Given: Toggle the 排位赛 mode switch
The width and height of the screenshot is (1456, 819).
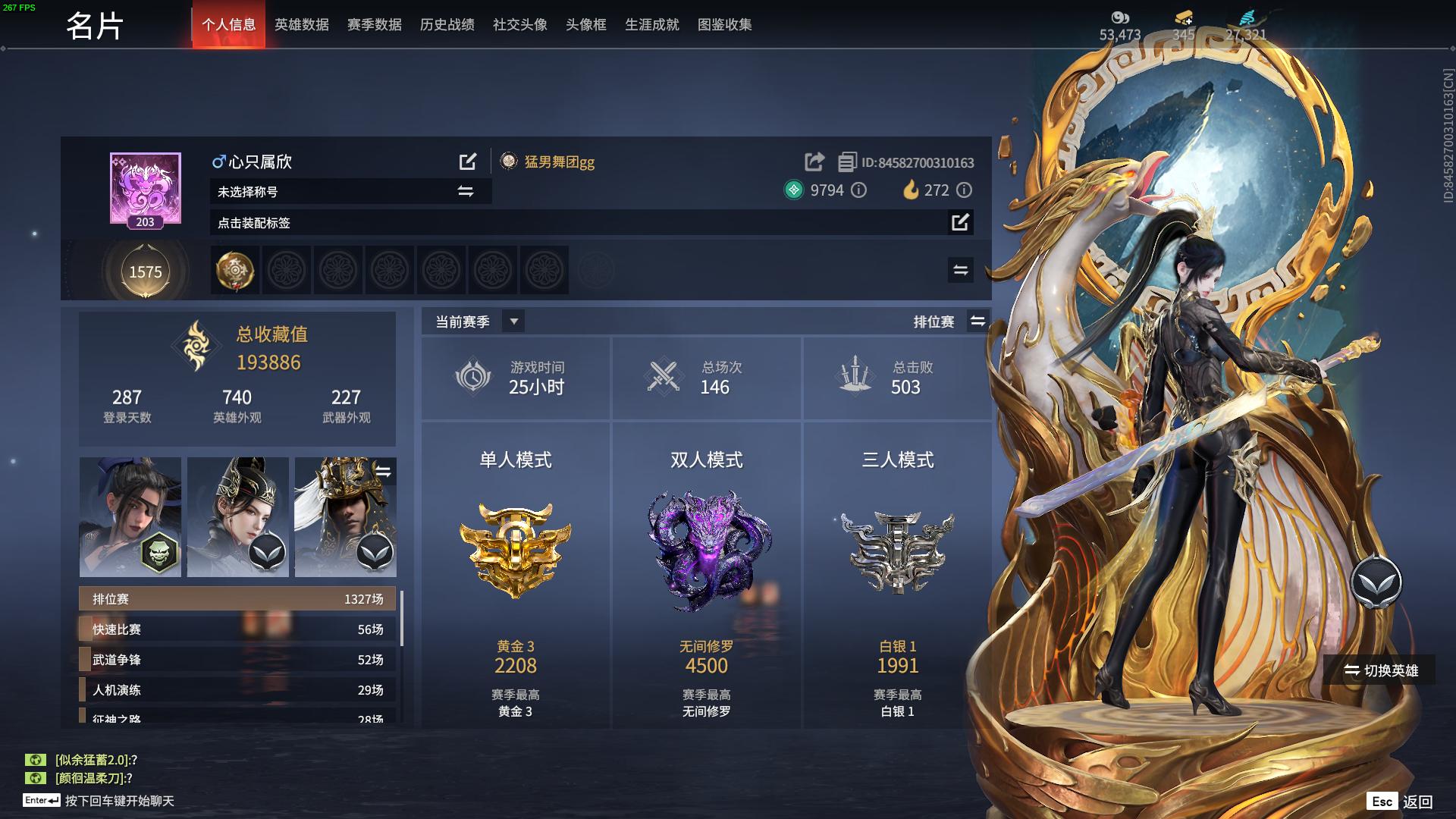Looking at the screenshot, I should (977, 322).
